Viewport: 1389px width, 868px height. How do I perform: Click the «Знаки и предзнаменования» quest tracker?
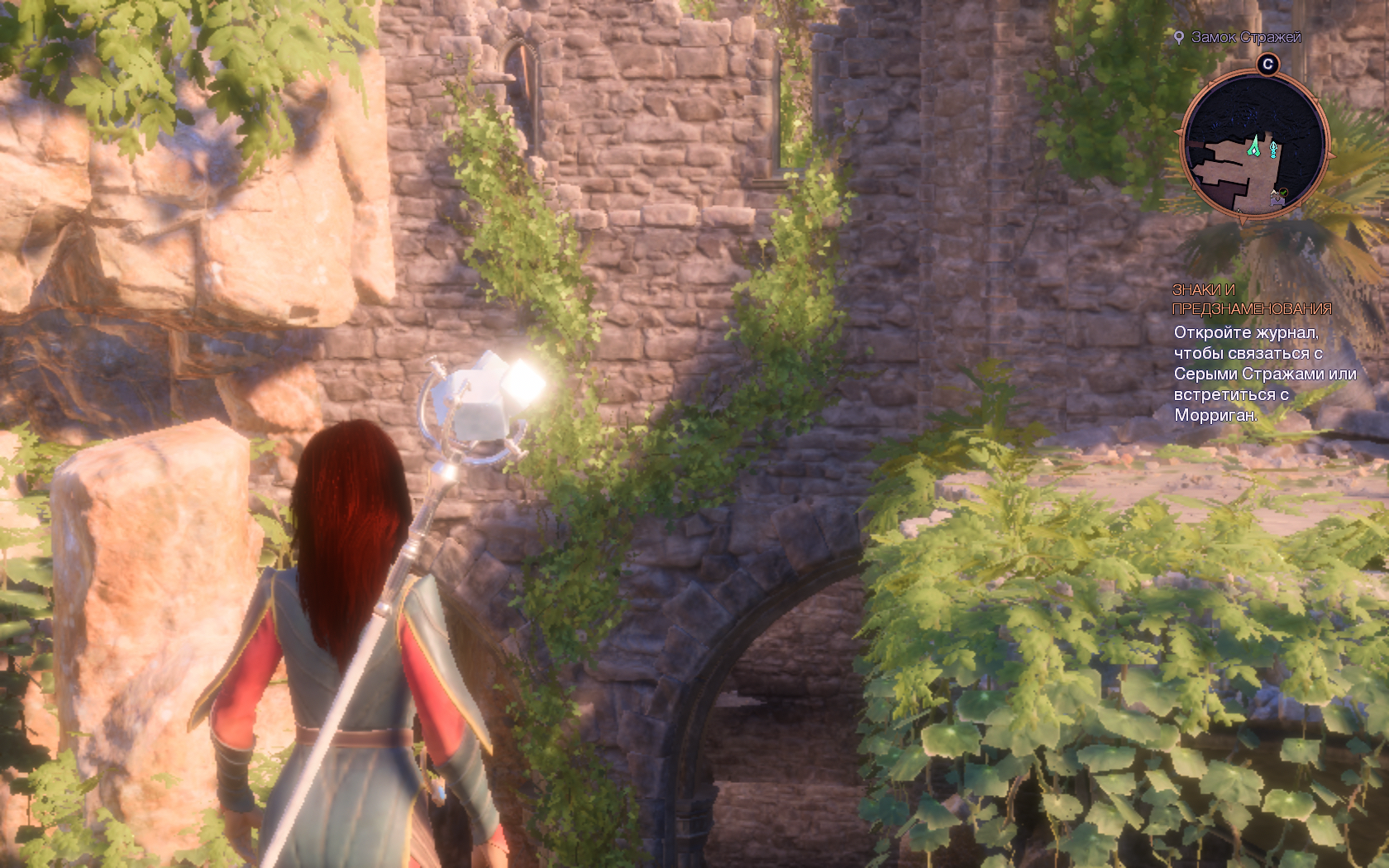click(x=1251, y=299)
